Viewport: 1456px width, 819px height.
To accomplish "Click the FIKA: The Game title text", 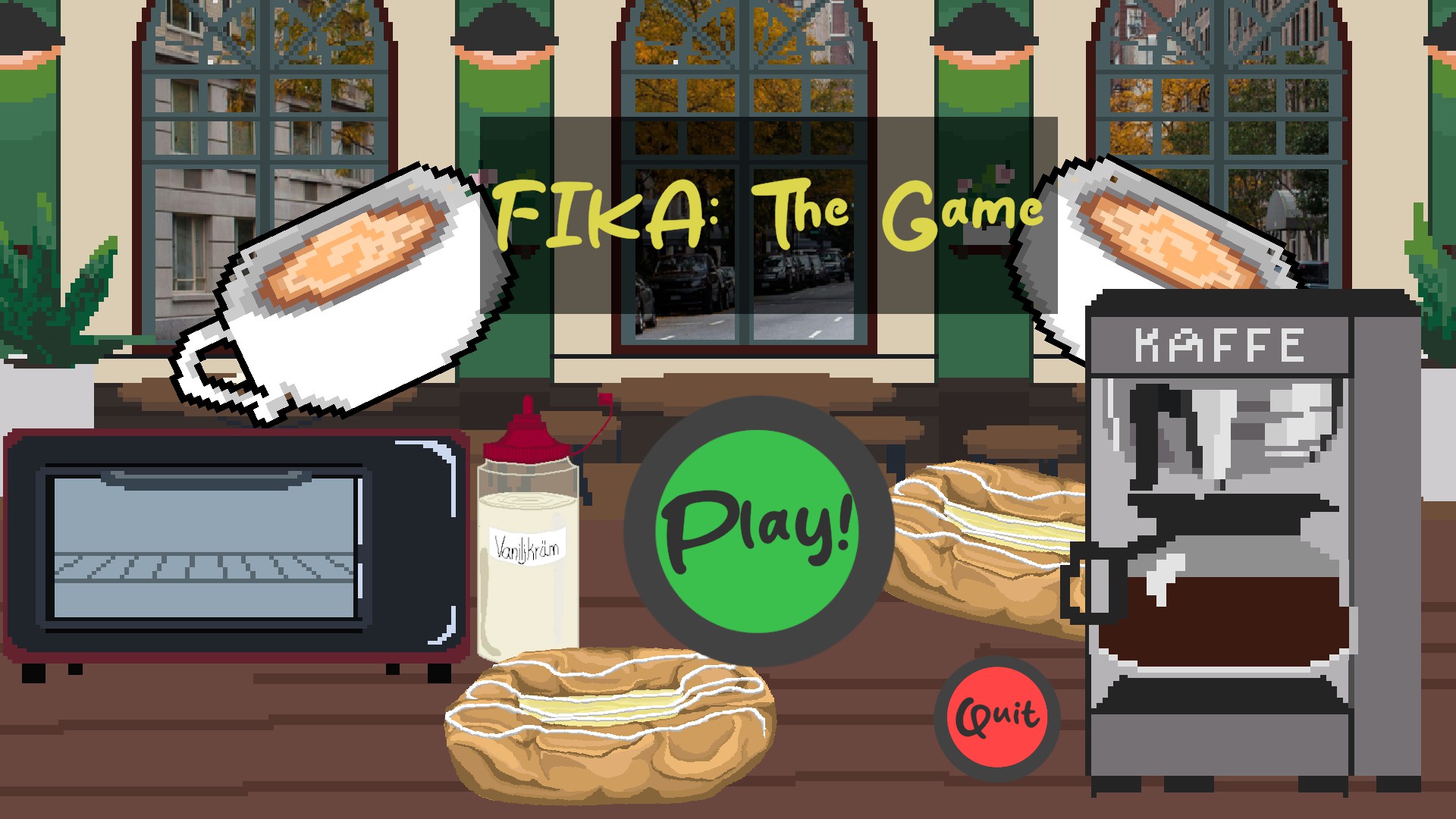I will pos(770,212).
